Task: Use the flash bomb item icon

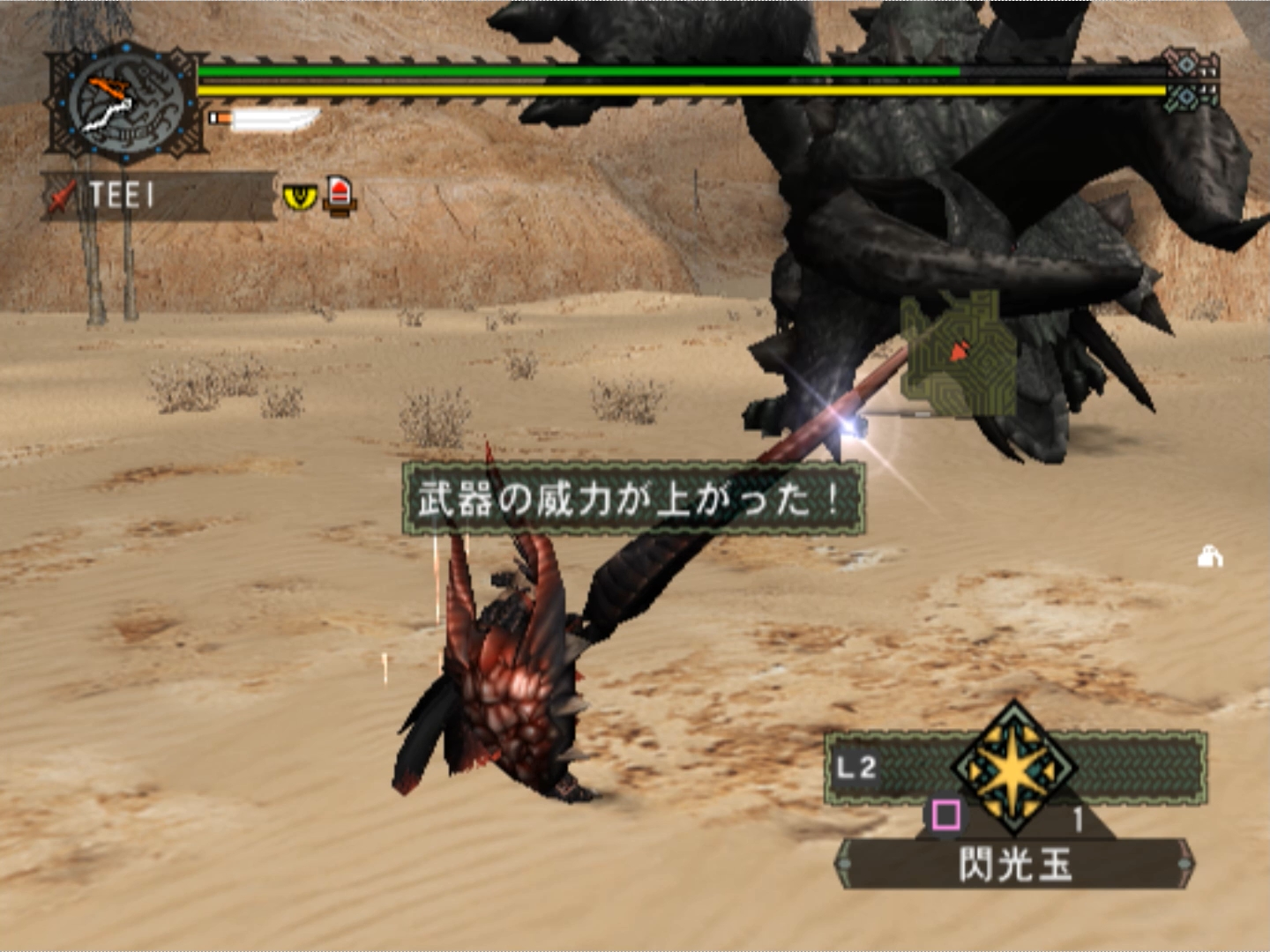Action: [x=1014, y=769]
